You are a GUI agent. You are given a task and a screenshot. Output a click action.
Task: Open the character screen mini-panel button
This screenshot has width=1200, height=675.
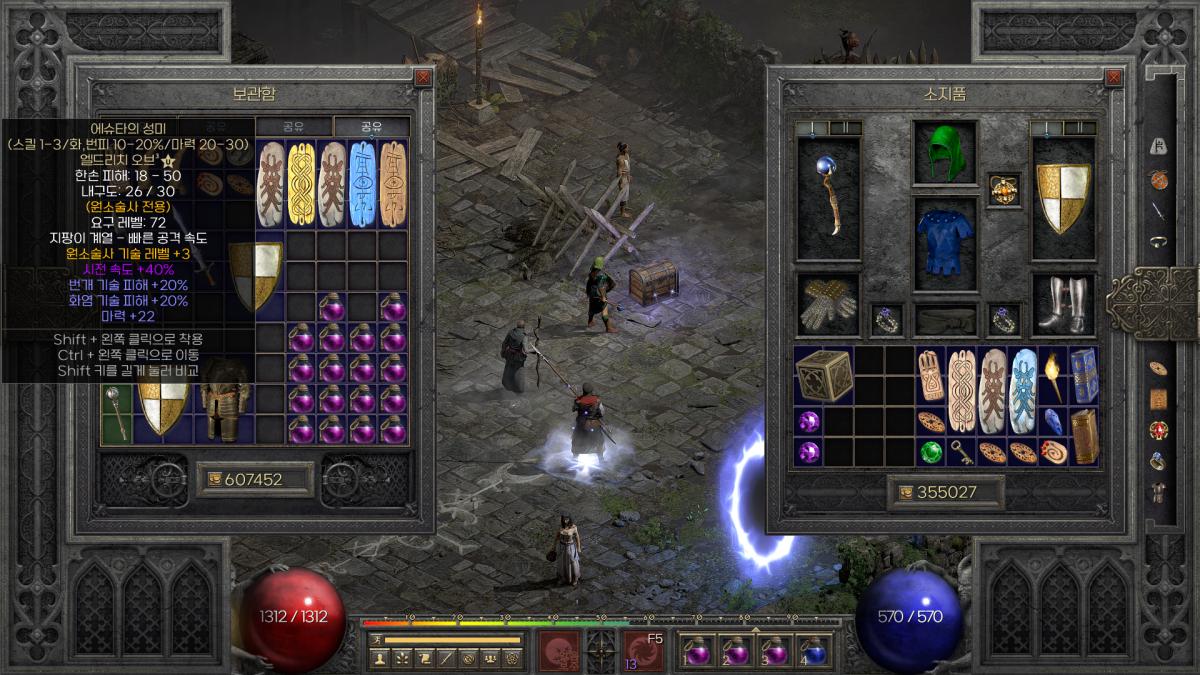point(379,658)
